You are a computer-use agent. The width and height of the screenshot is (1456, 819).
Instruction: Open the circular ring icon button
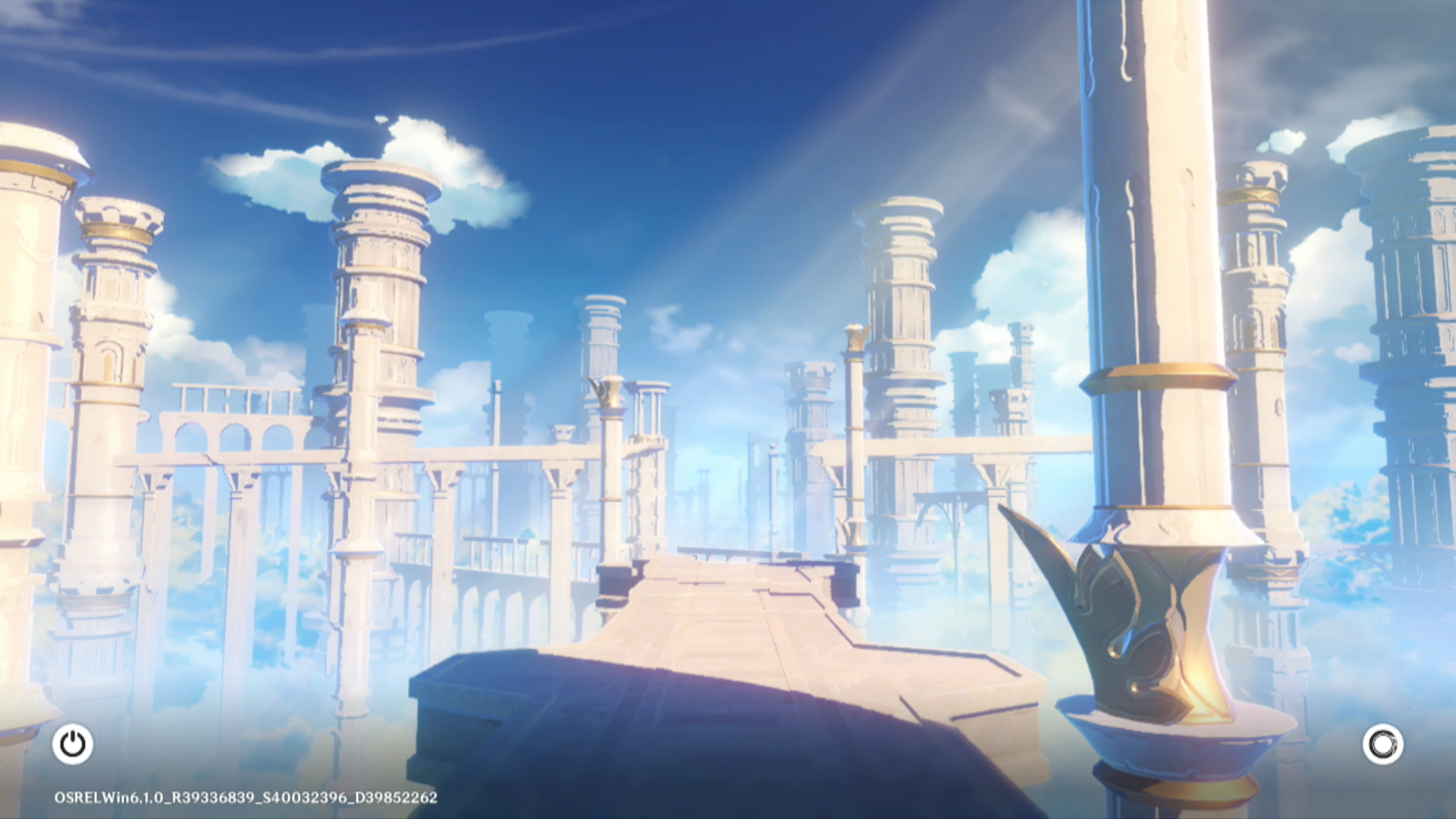click(1382, 744)
